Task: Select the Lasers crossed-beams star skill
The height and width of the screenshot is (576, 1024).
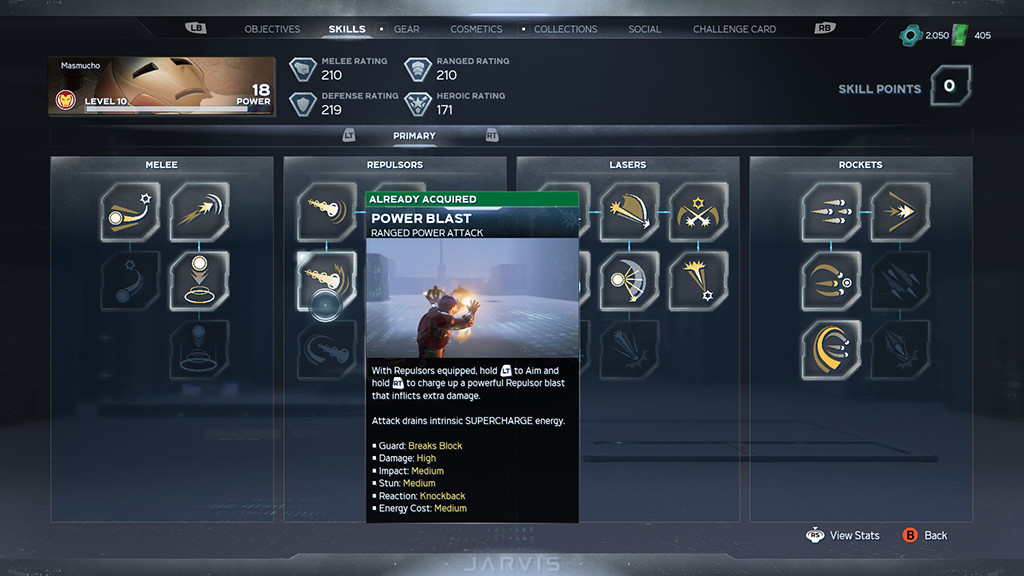Action: tap(698, 212)
